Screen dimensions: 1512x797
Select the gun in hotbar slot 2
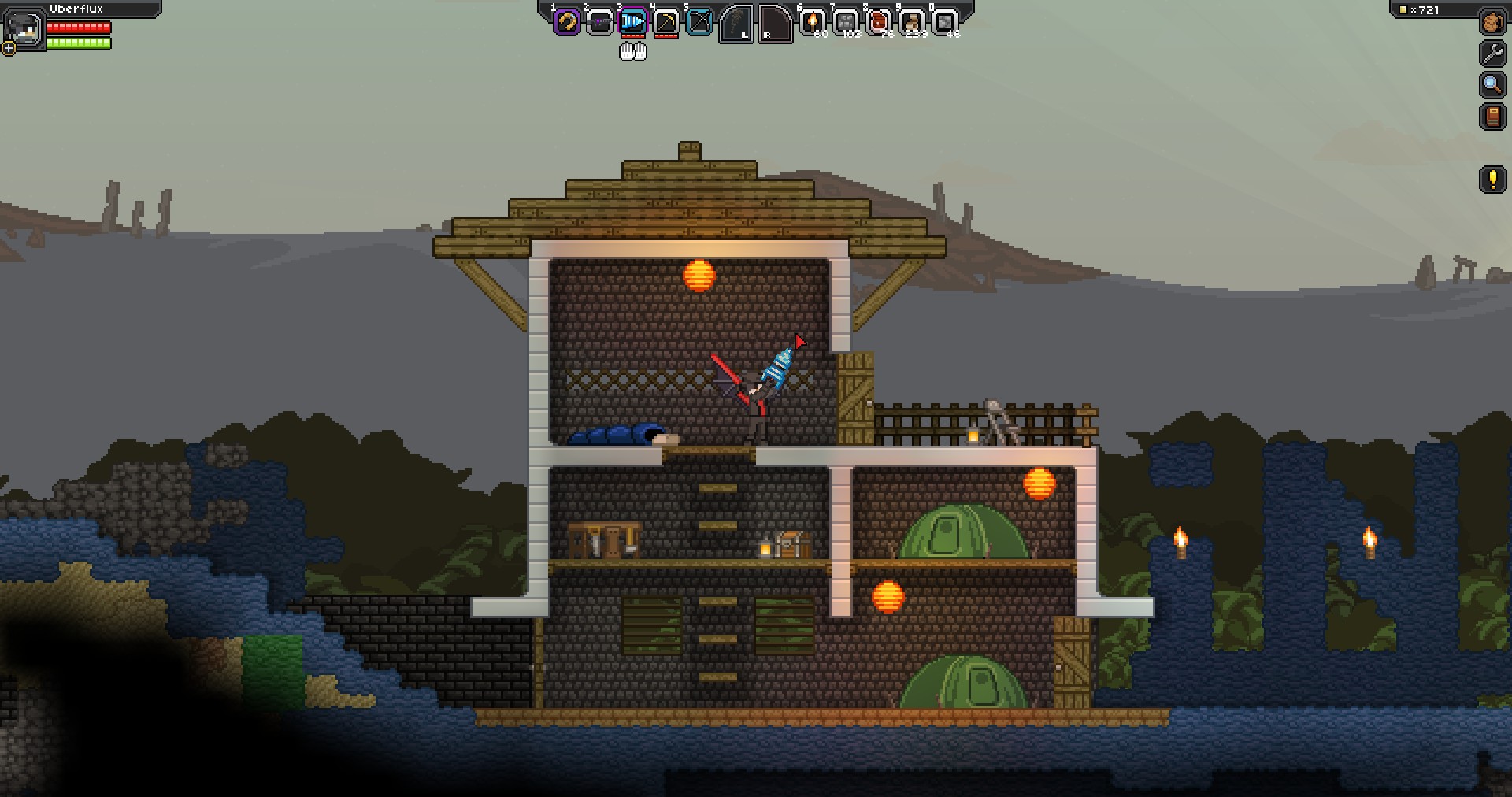[598, 22]
